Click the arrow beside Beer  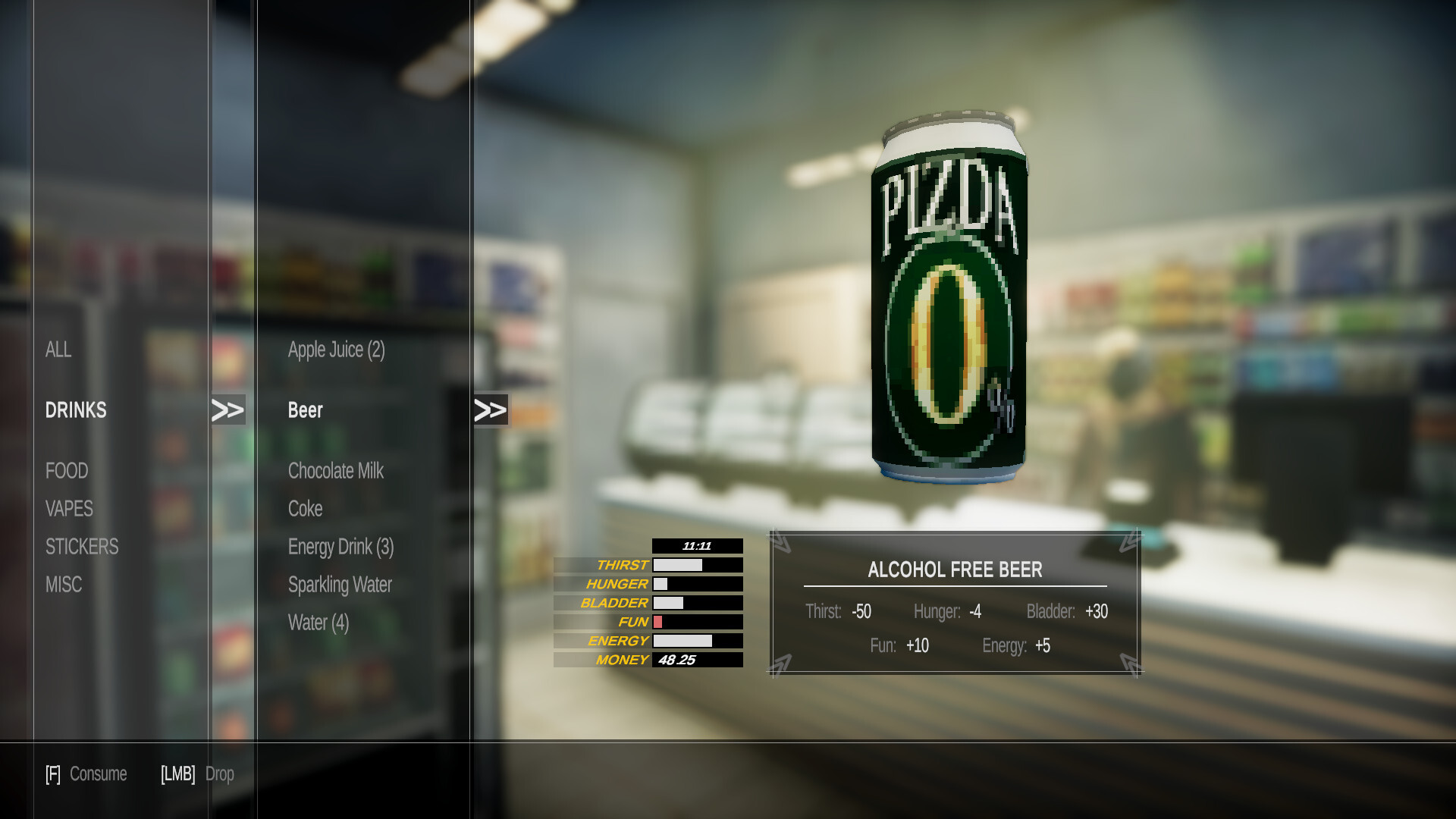(490, 410)
